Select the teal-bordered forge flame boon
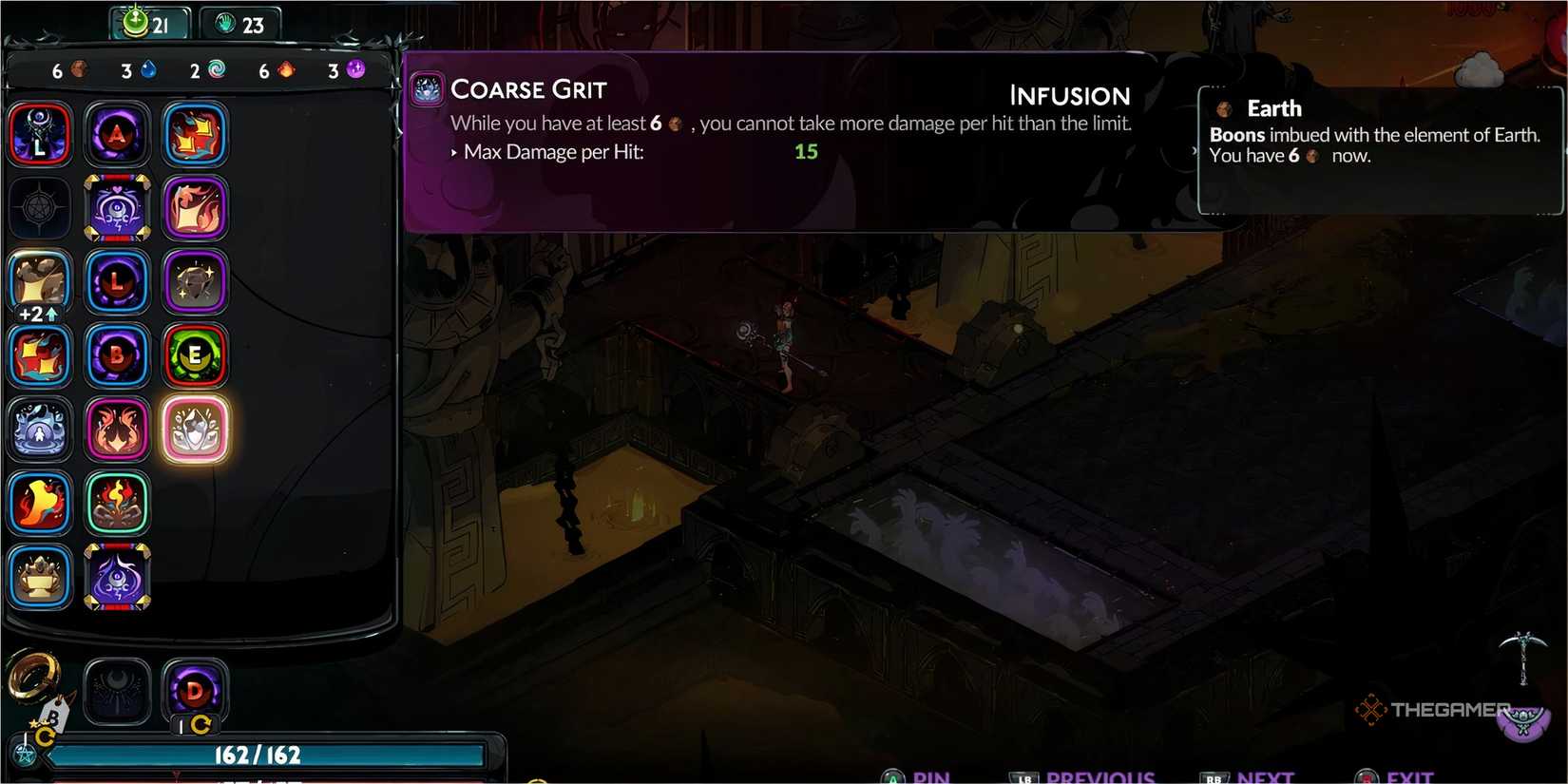The height and width of the screenshot is (784, 1568). (117, 505)
